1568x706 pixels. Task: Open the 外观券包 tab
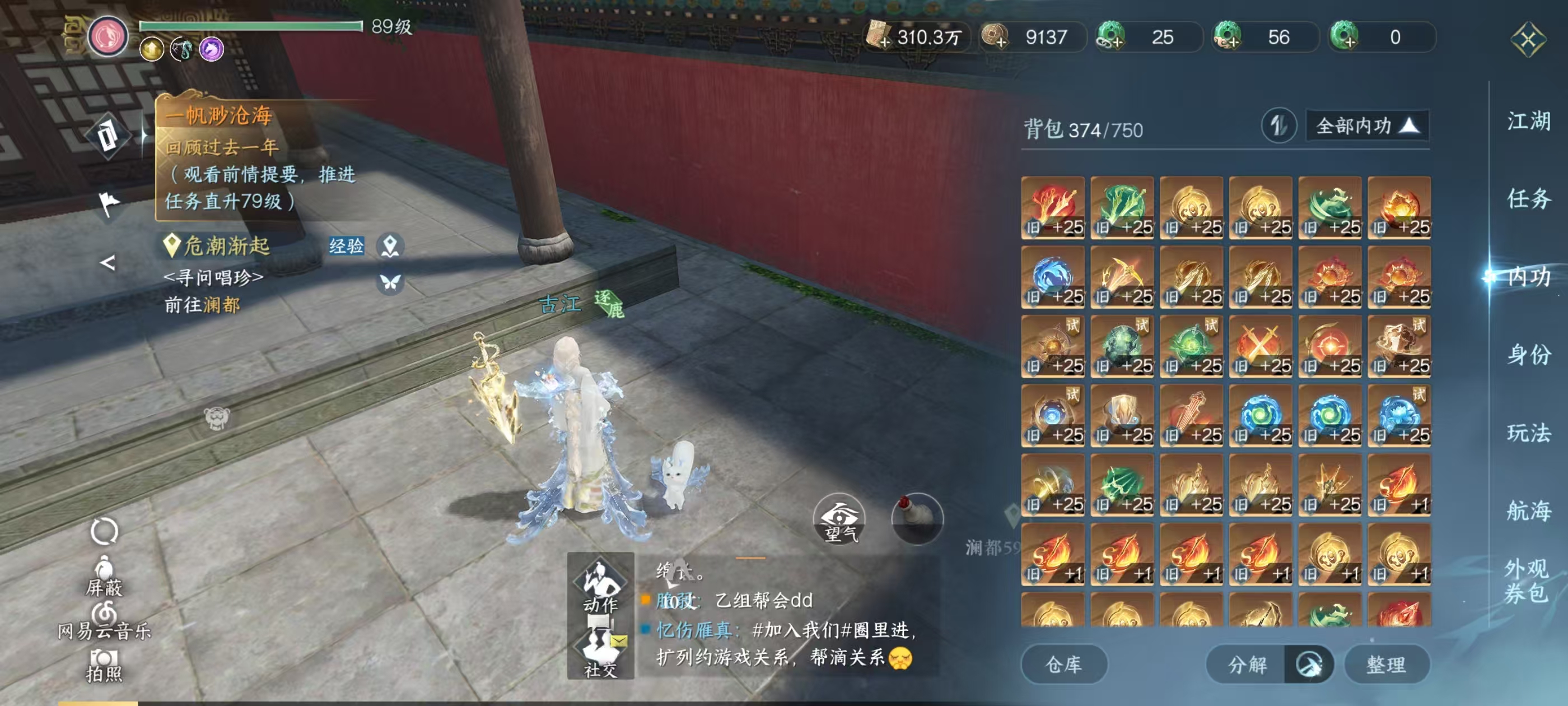[x=1526, y=580]
